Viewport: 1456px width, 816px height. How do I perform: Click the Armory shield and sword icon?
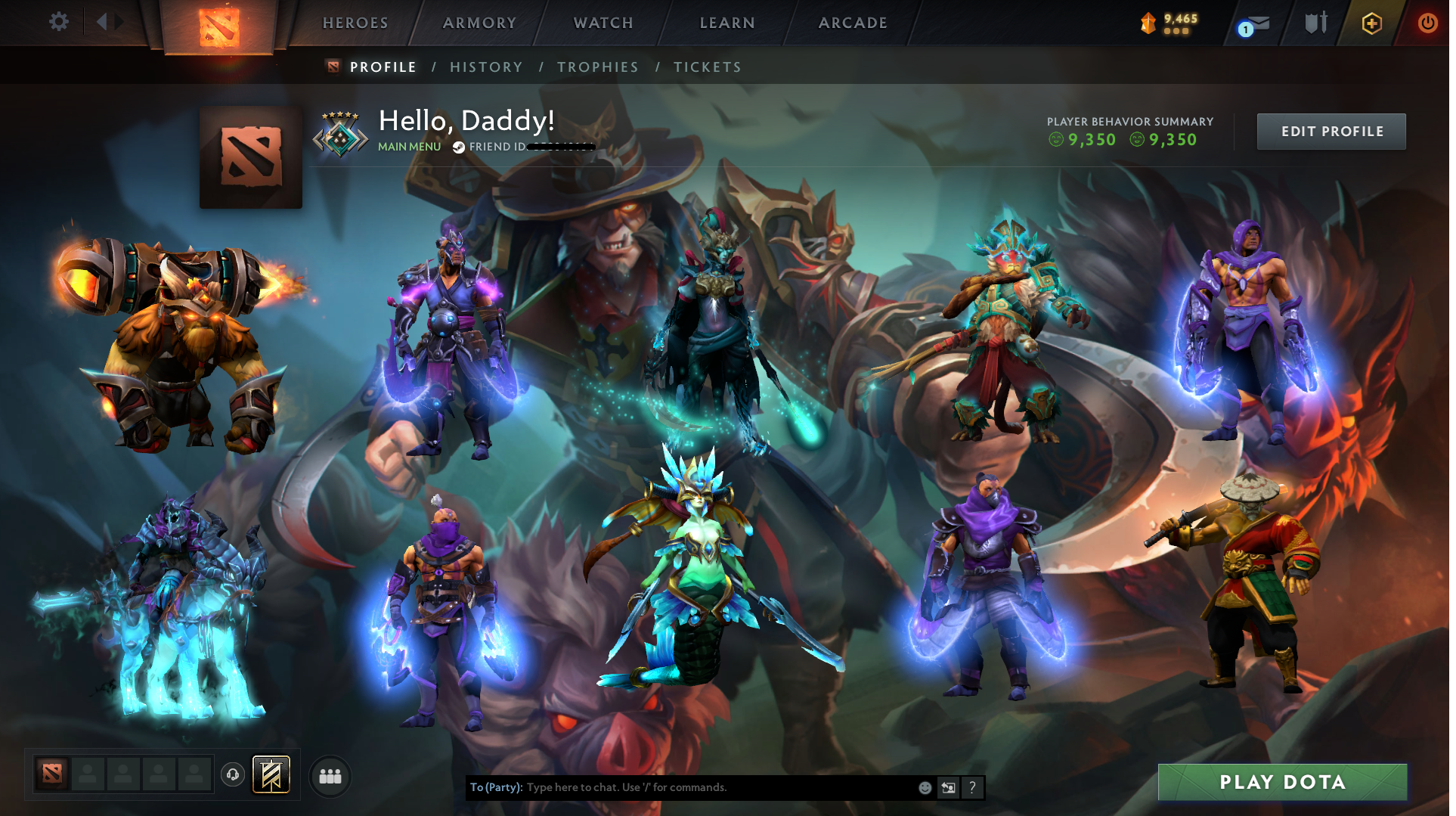pos(1316,23)
